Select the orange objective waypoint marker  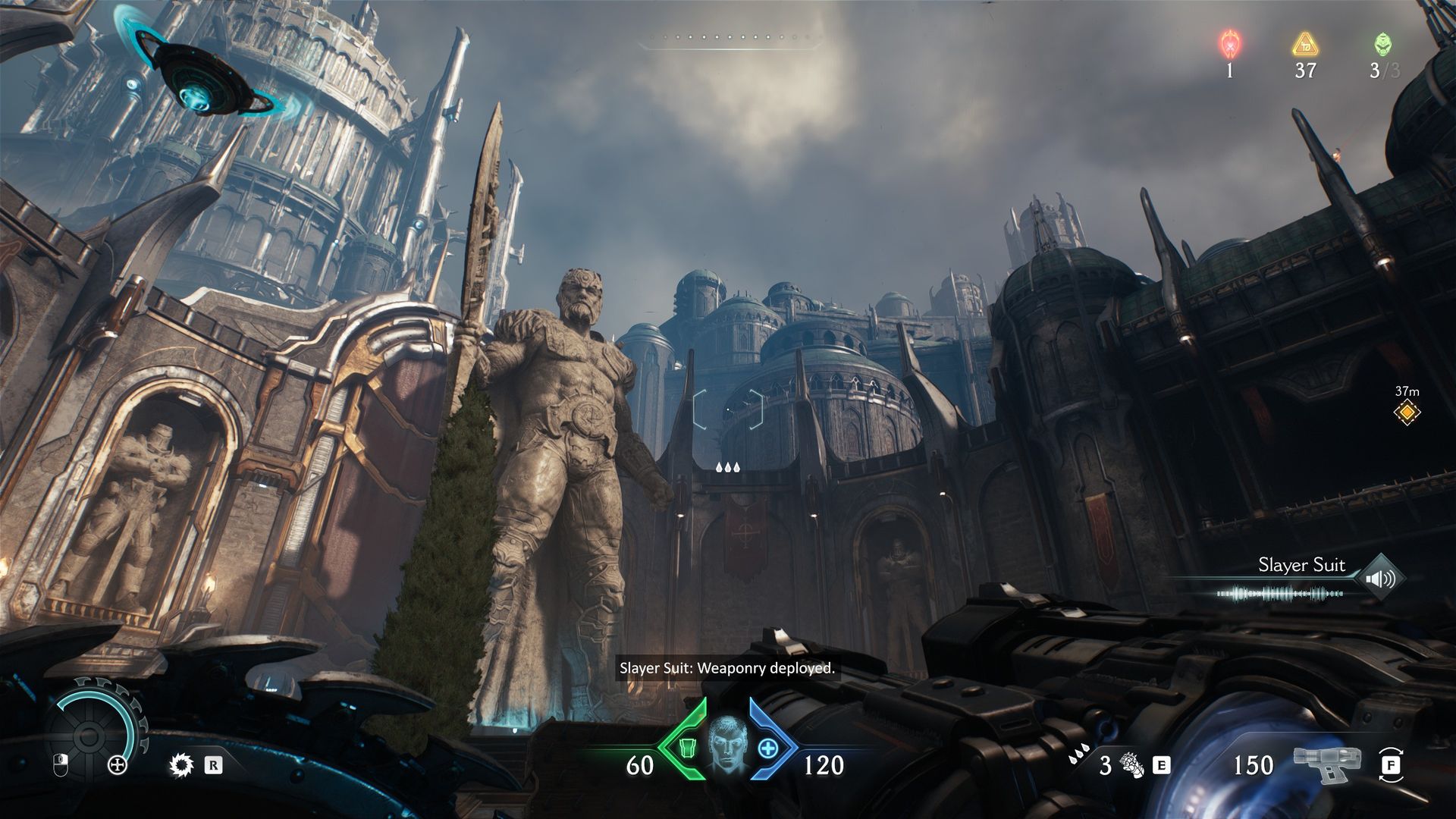tap(1407, 413)
